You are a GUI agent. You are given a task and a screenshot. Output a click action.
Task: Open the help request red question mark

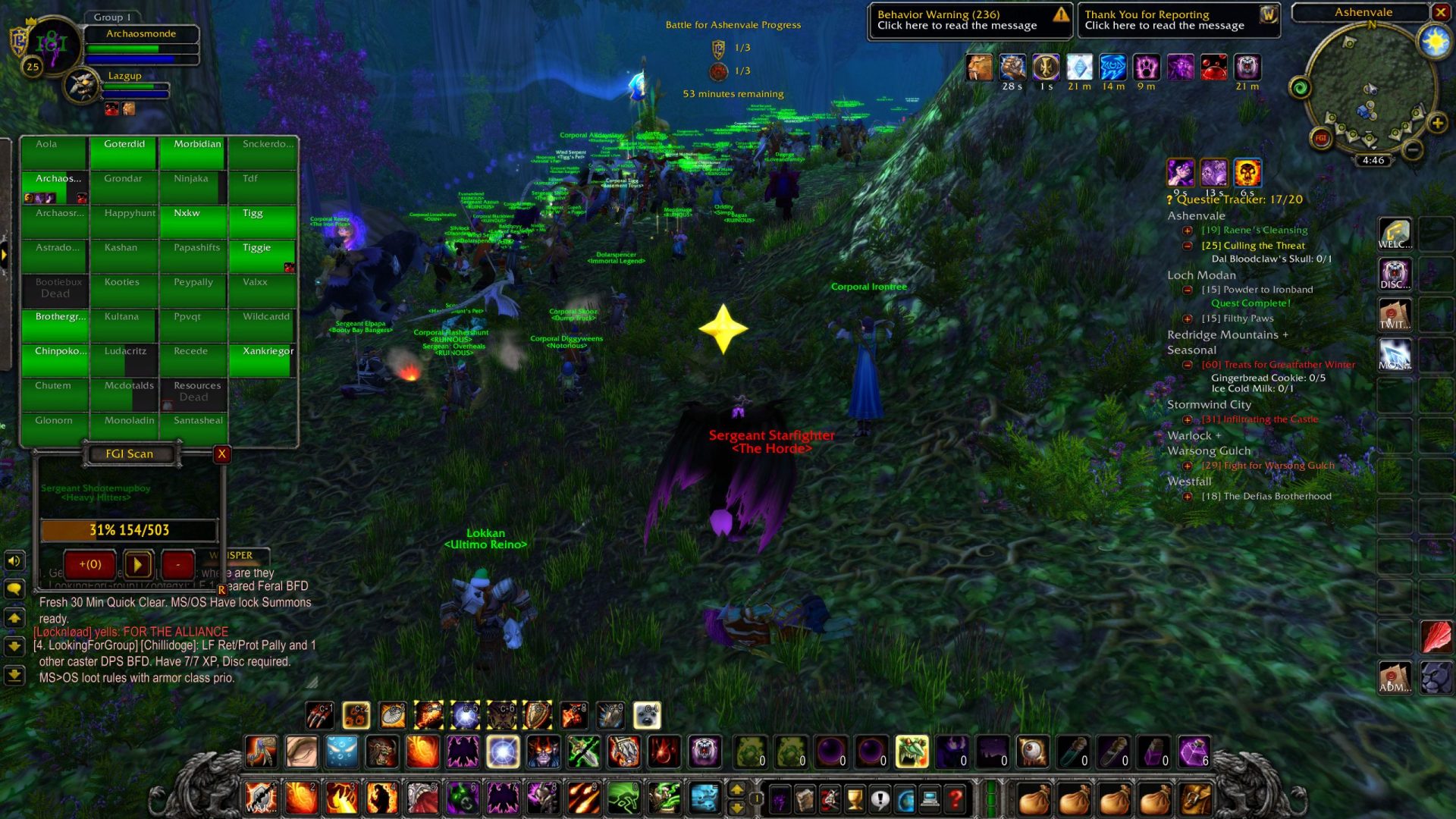955,799
